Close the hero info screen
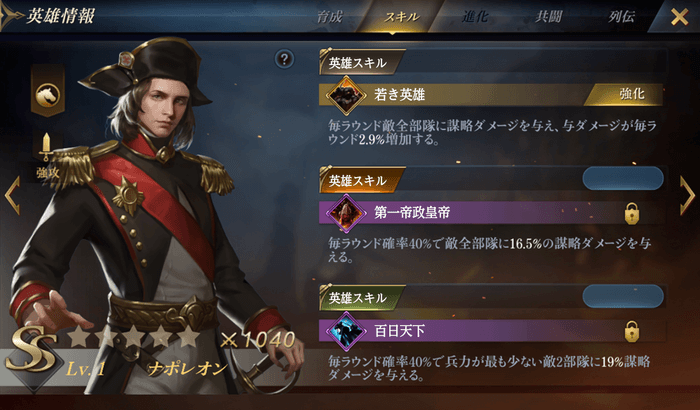This screenshot has height=410, width=700. [679, 17]
